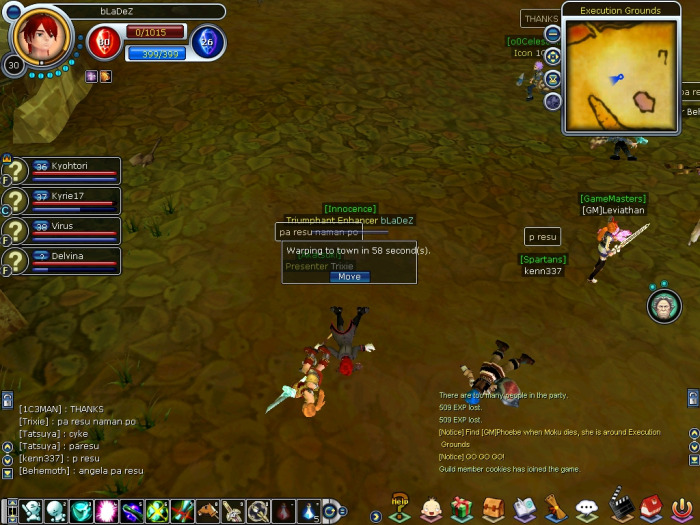Open the quest scroll icon
Screen dimensions: 700x525
556,509
